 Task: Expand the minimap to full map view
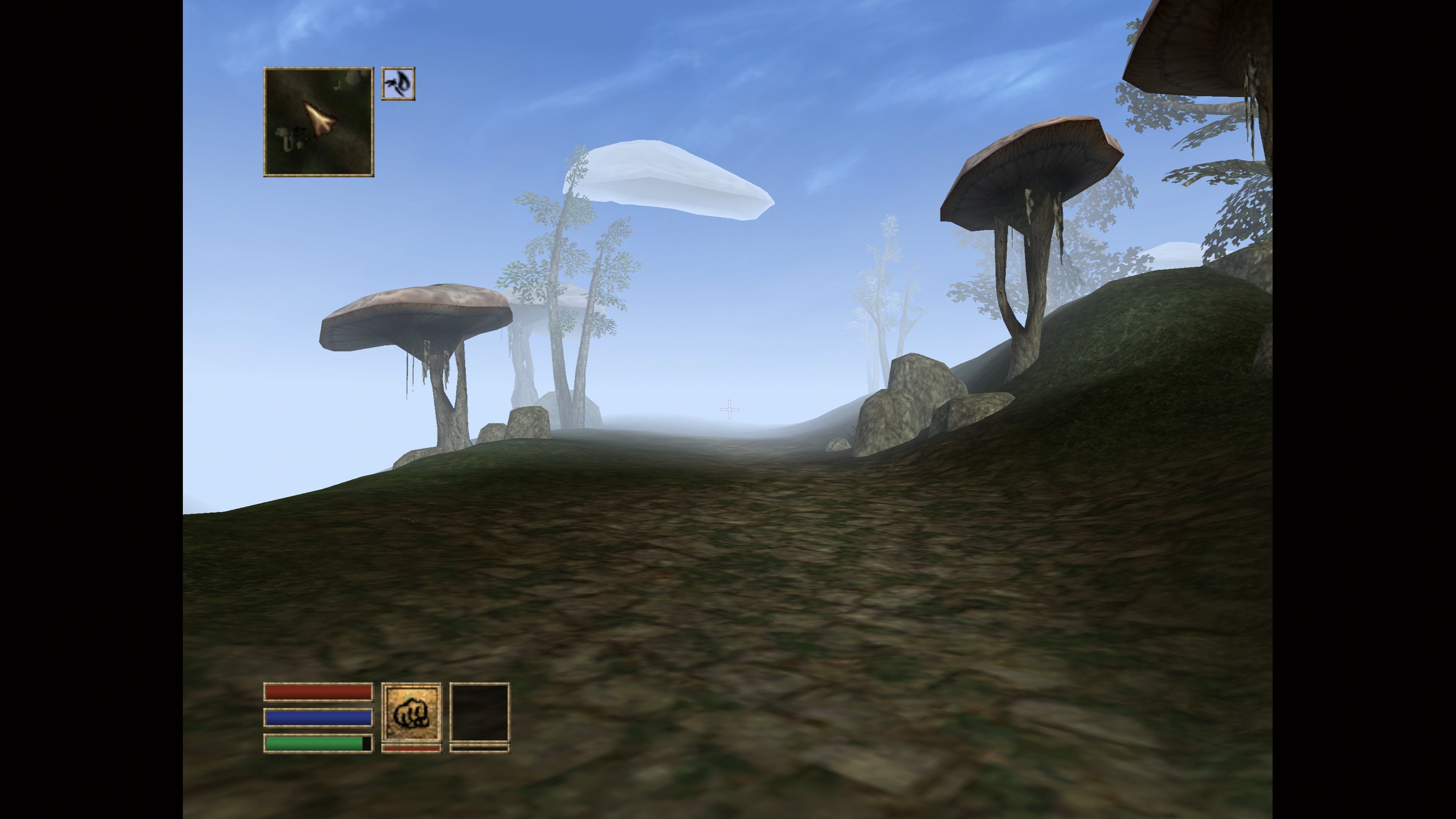coord(319,121)
